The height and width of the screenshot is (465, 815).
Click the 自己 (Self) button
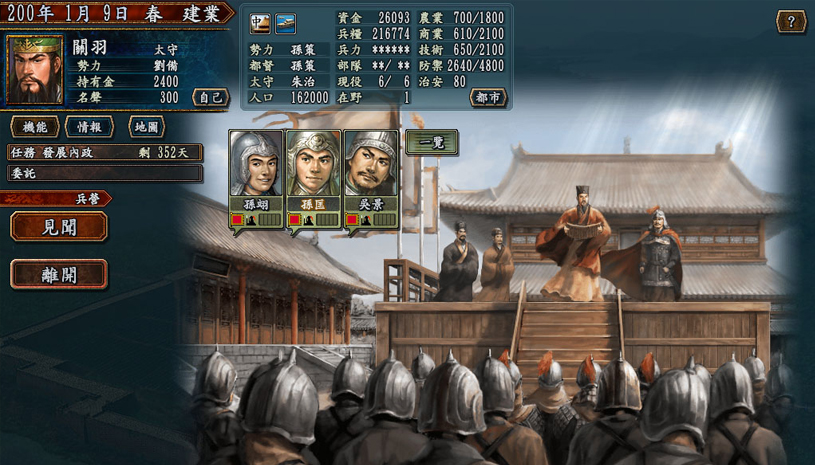tap(211, 98)
